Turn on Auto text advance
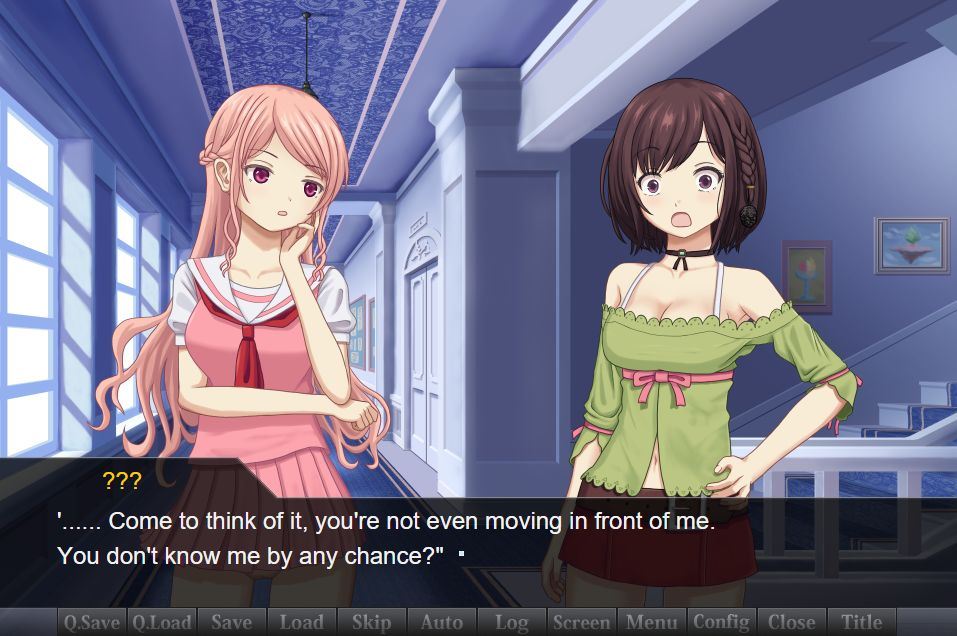957x636 pixels. tap(442, 622)
